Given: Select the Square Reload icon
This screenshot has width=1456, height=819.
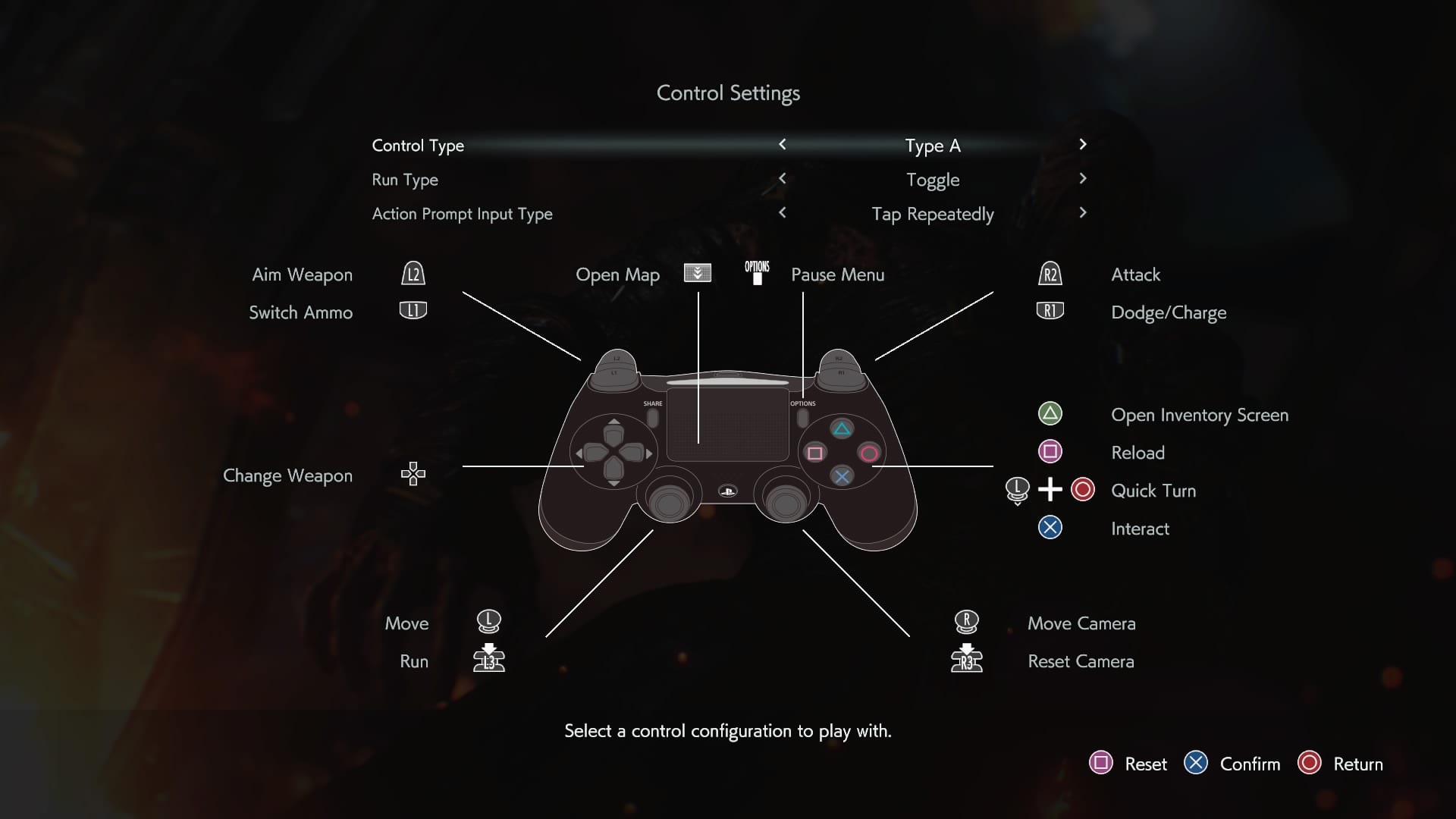Looking at the screenshot, I should [x=1050, y=452].
